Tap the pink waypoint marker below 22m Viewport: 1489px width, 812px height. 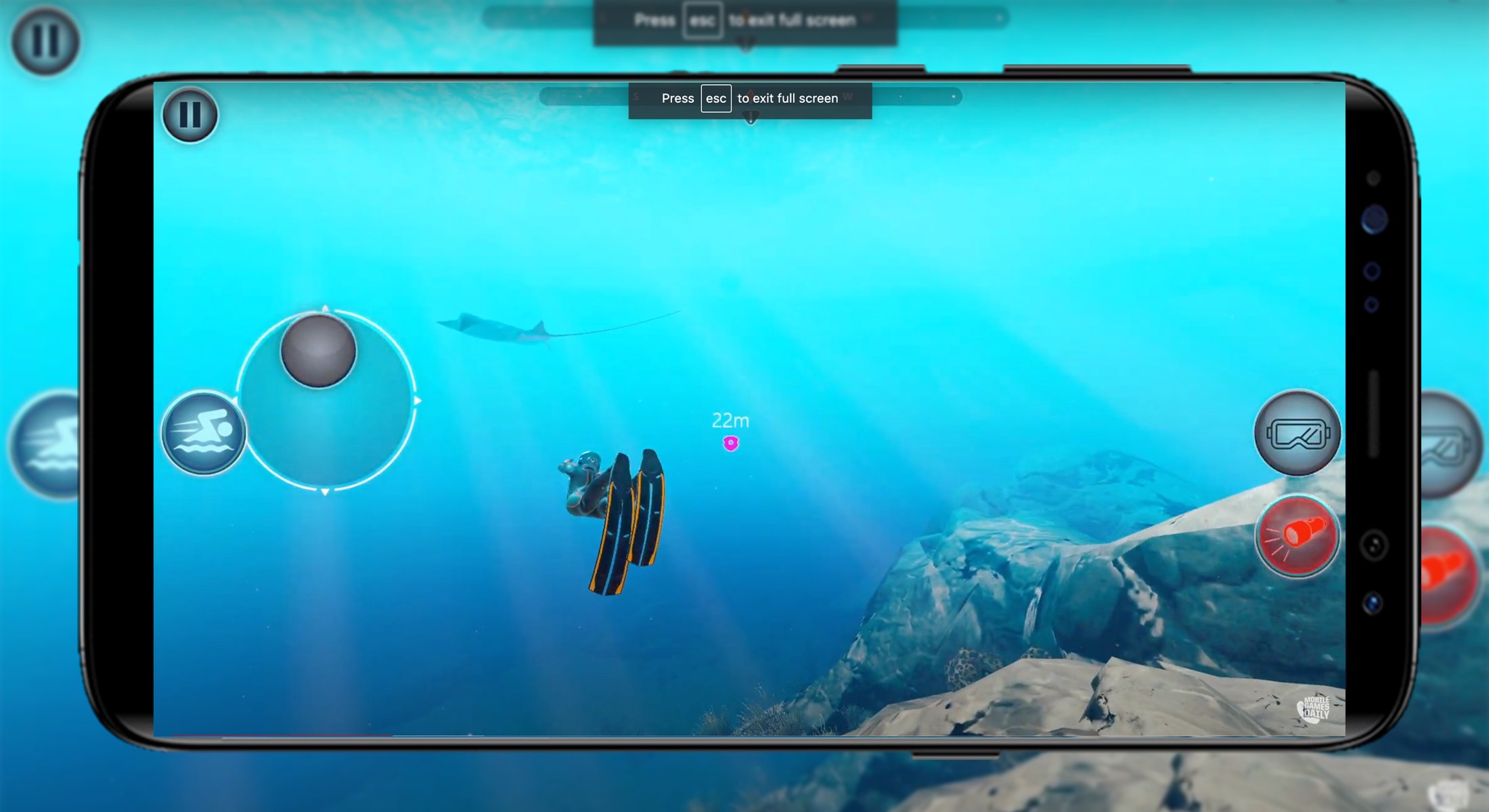730,443
